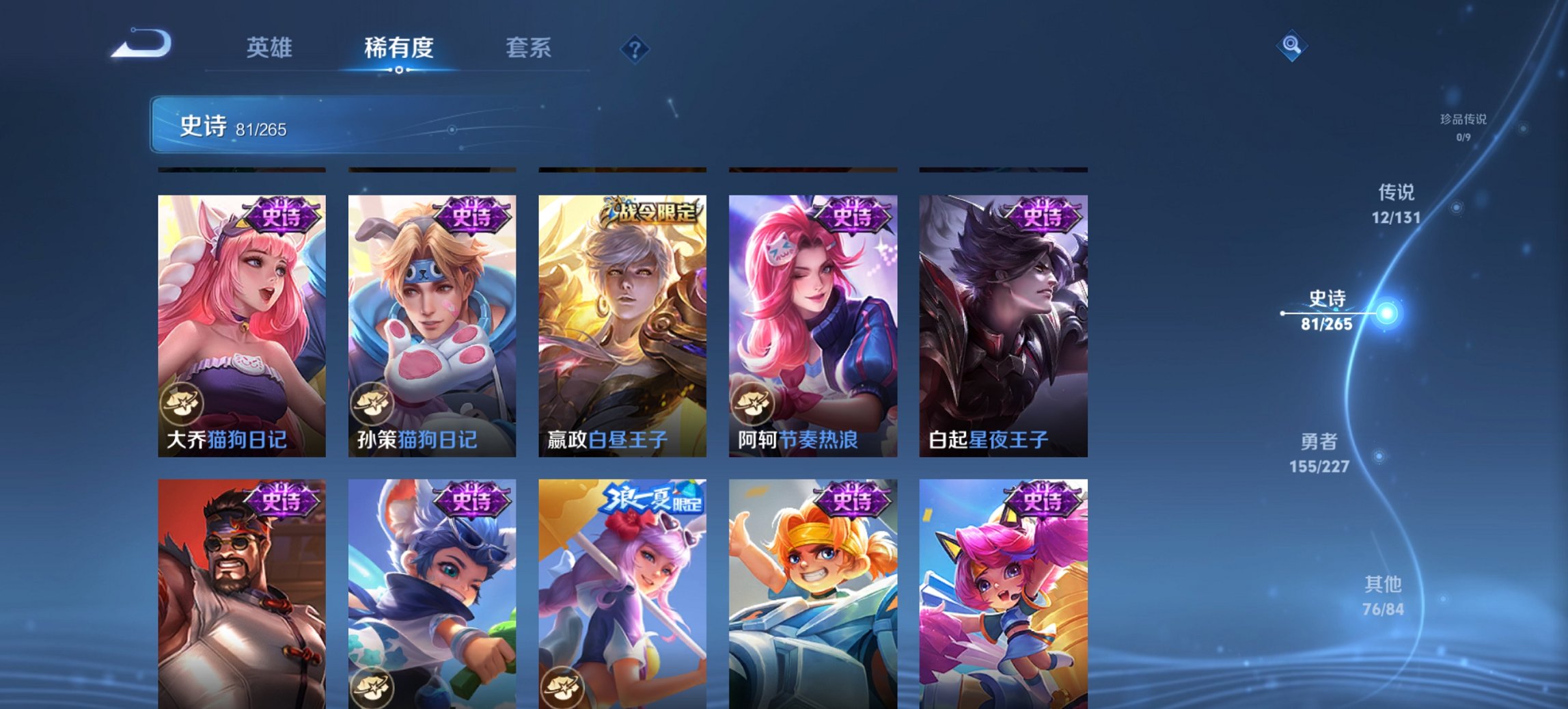Open the 白起星夜王子 skin card
This screenshot has height=709, width=1568.
[1003, 321]
